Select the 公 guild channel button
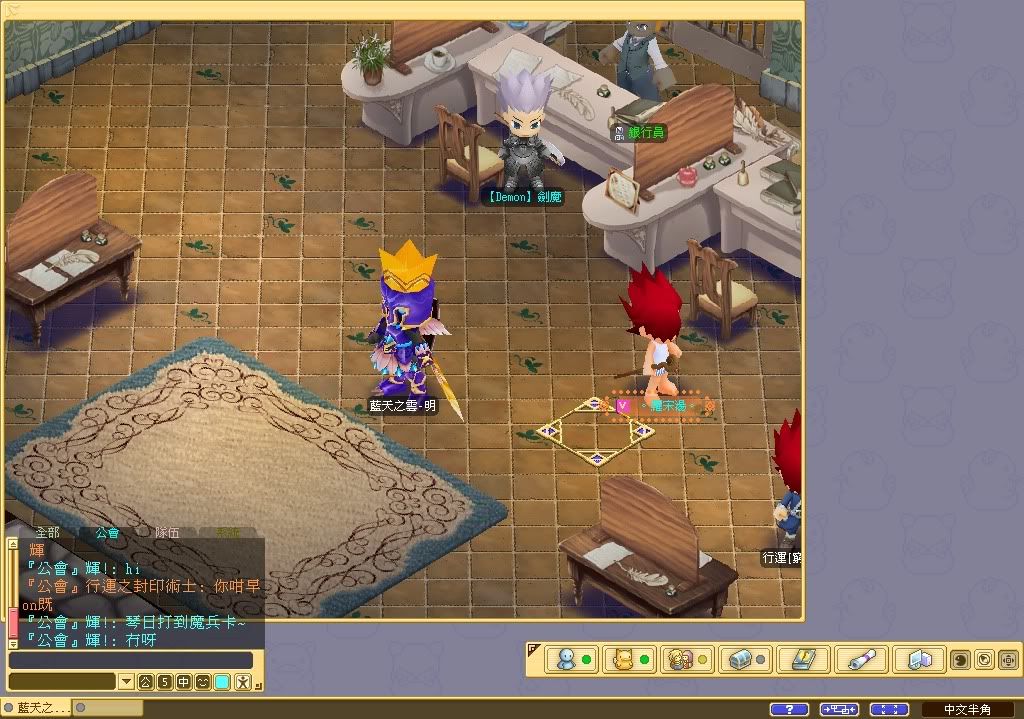The image size is (1024, 719). click(145, 682)
